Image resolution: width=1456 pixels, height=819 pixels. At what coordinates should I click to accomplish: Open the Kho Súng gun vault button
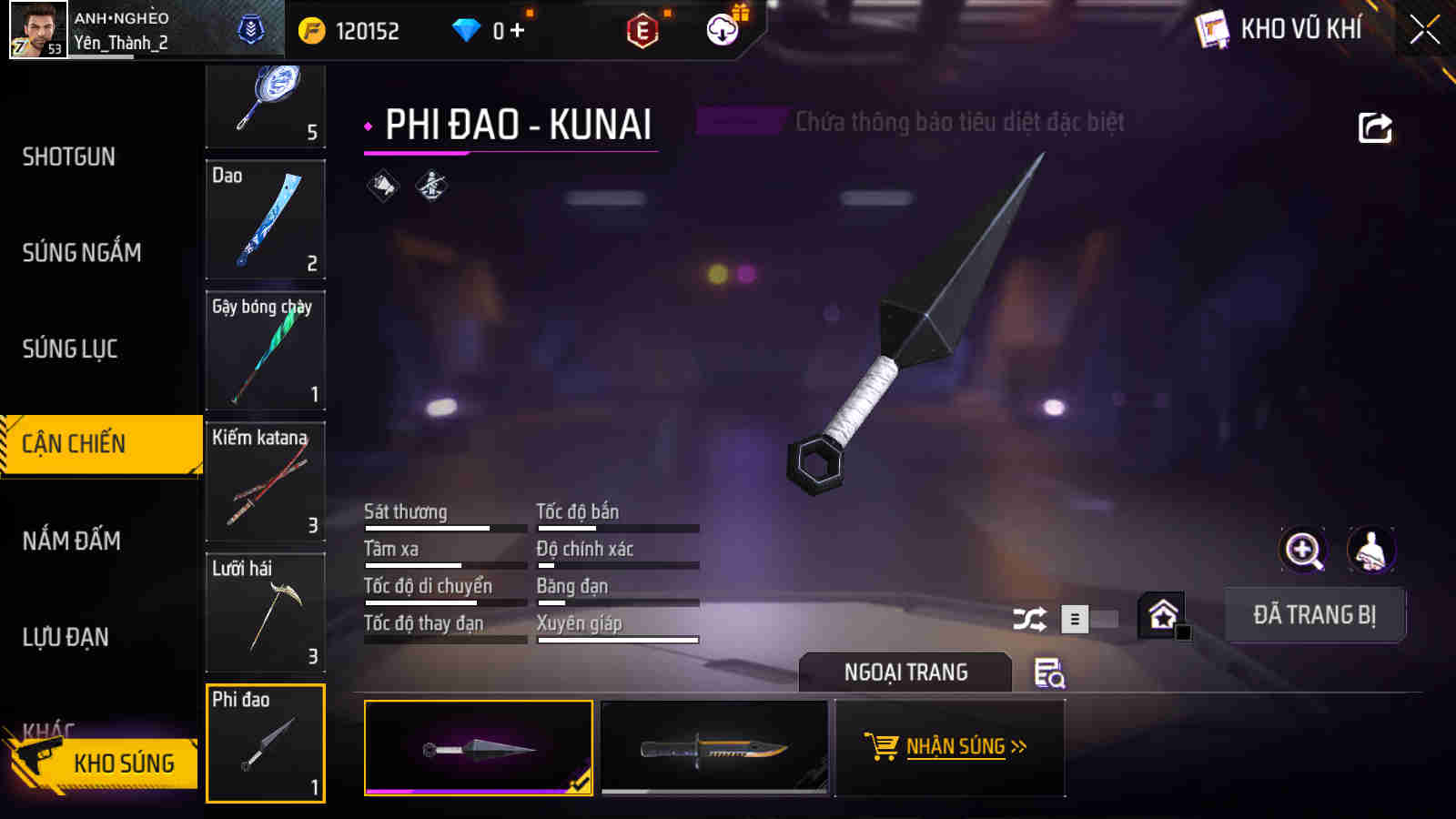pos(123,763)
